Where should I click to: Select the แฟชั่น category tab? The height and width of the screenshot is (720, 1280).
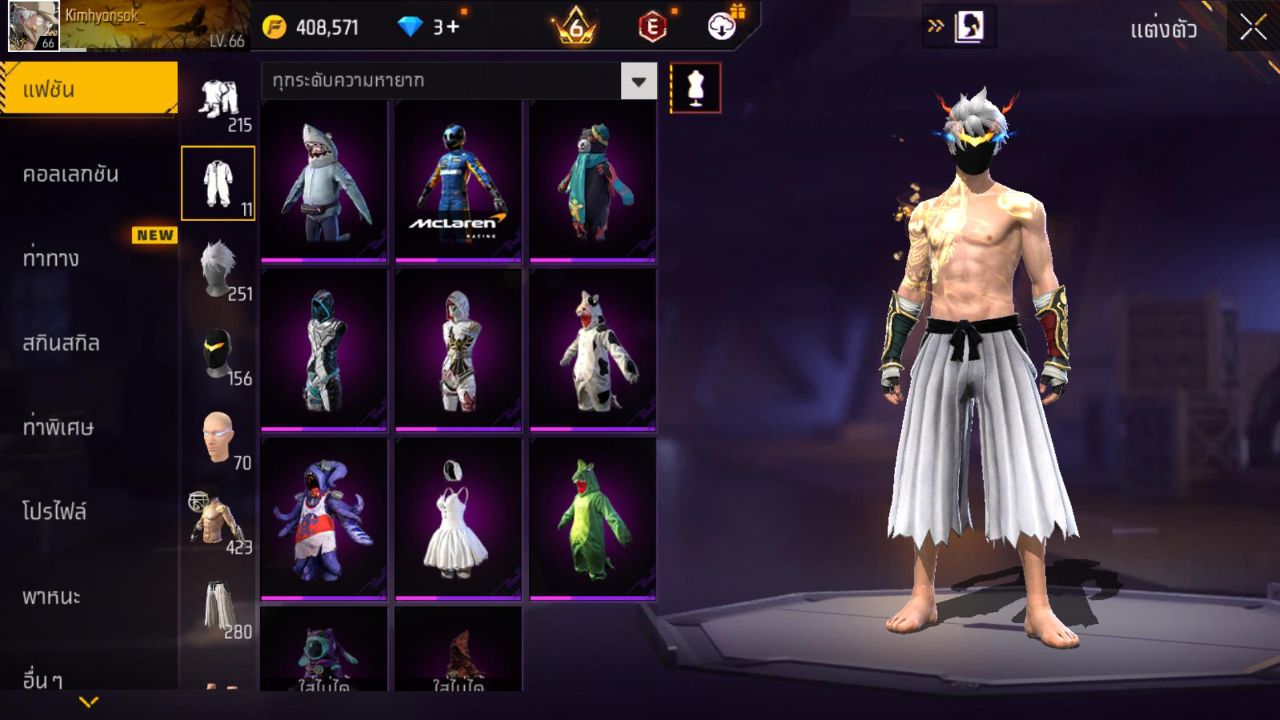88,90
